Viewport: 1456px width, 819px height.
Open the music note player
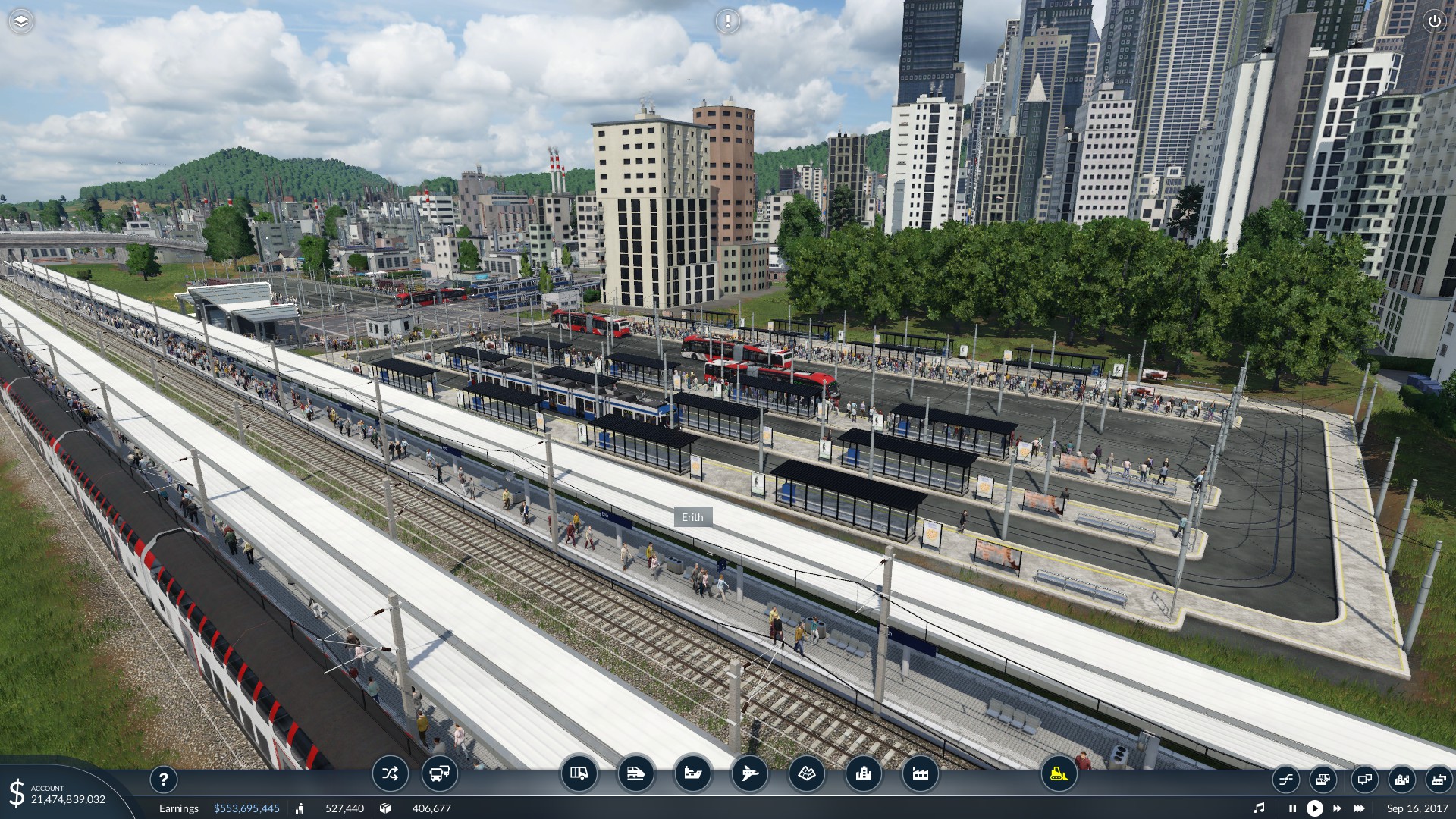(1259, 808)
